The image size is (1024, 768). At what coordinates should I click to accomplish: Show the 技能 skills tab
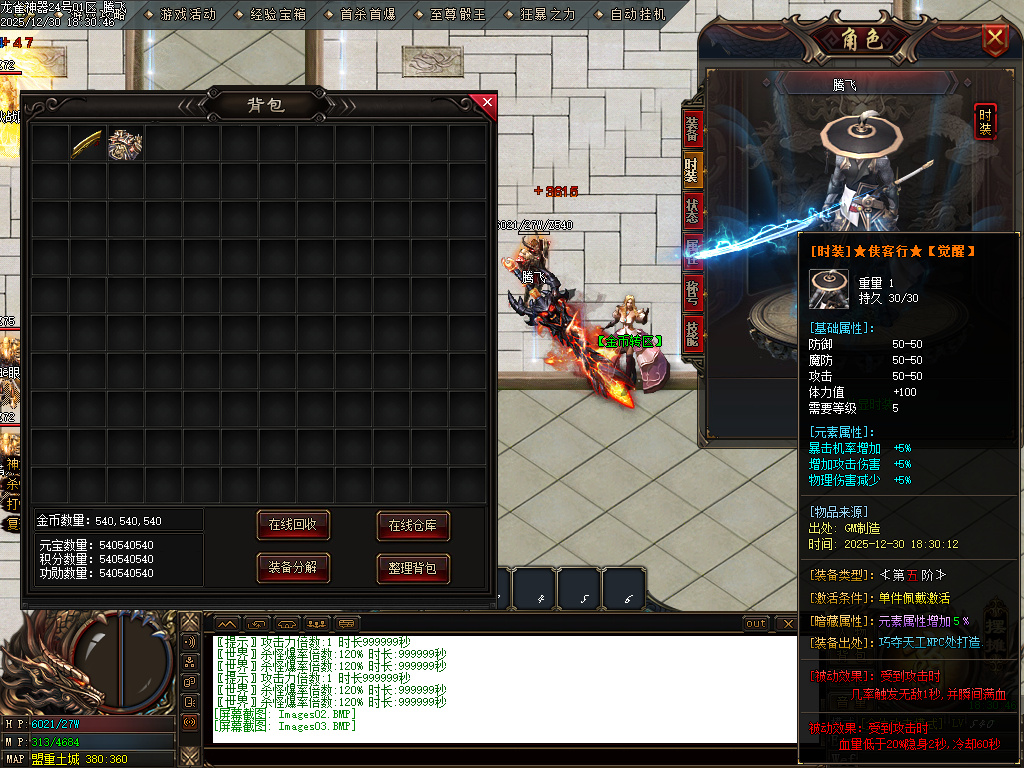pyautogui.click(x=692, y=332)
